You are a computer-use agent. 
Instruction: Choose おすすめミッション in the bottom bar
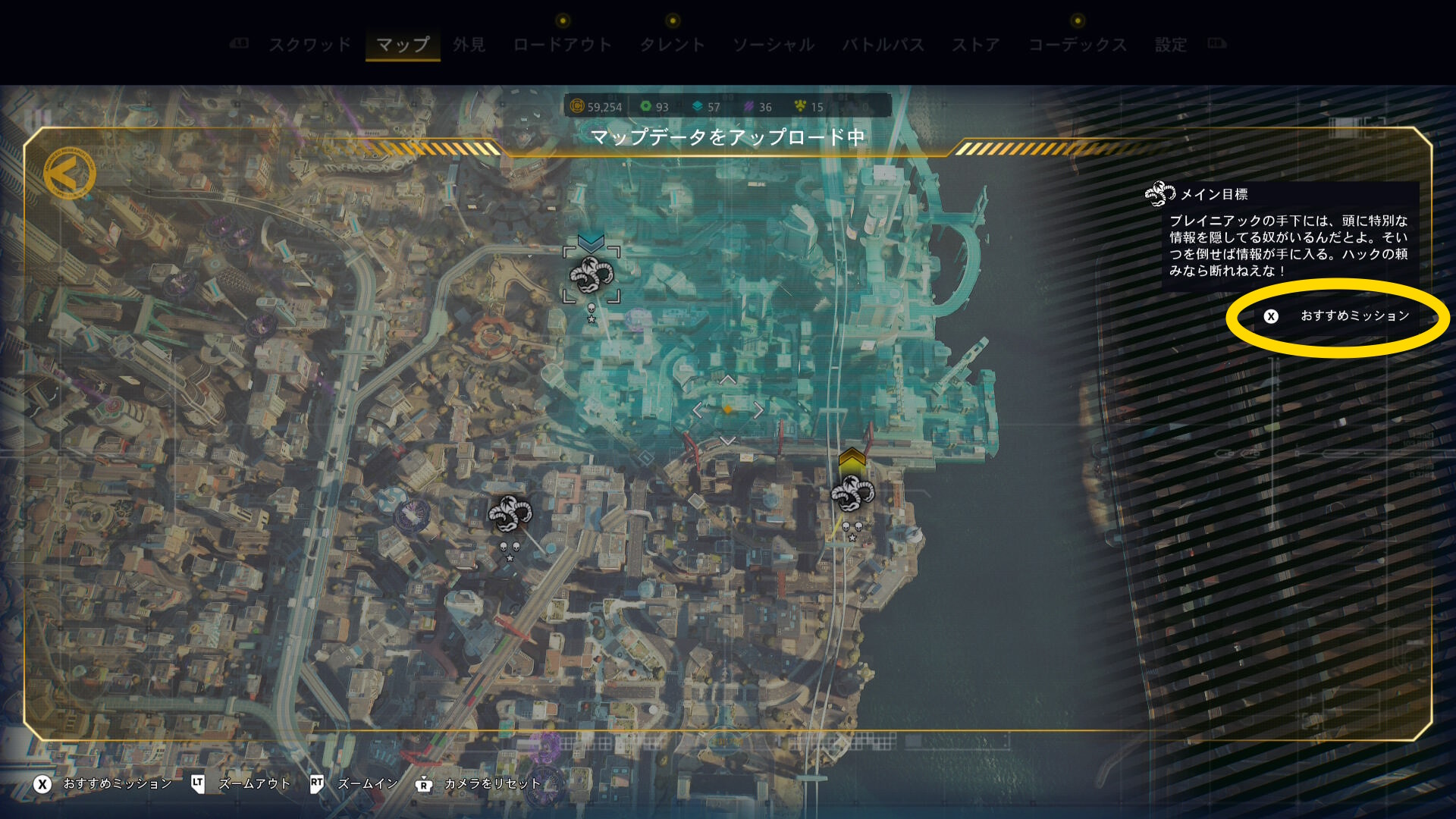click(102, 784)
